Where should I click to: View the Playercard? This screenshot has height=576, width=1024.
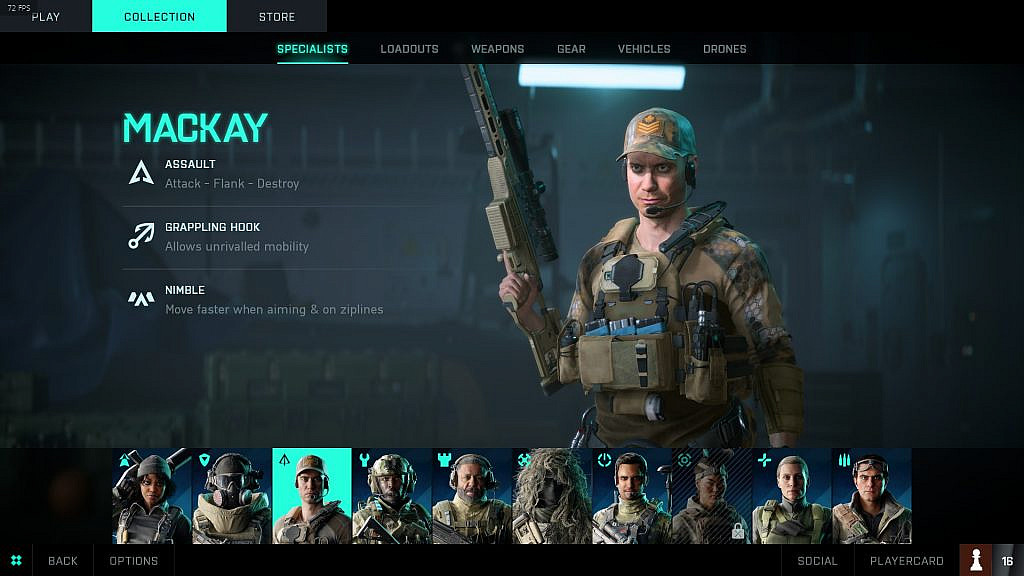coord(906,561)
